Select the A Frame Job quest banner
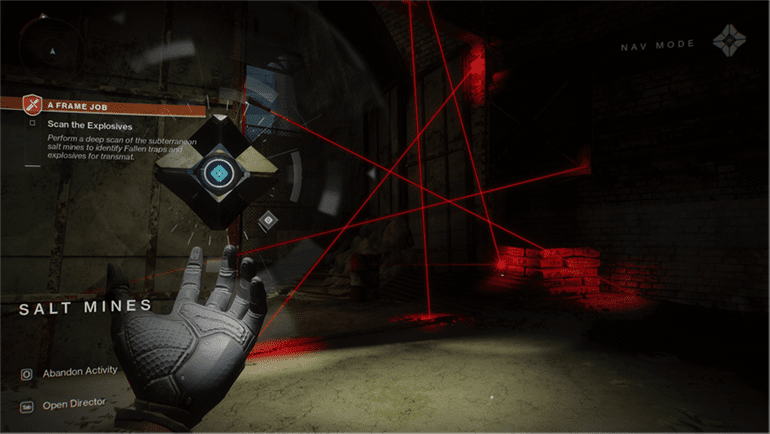This screenshot has height=434, width=770. [80, 103]
